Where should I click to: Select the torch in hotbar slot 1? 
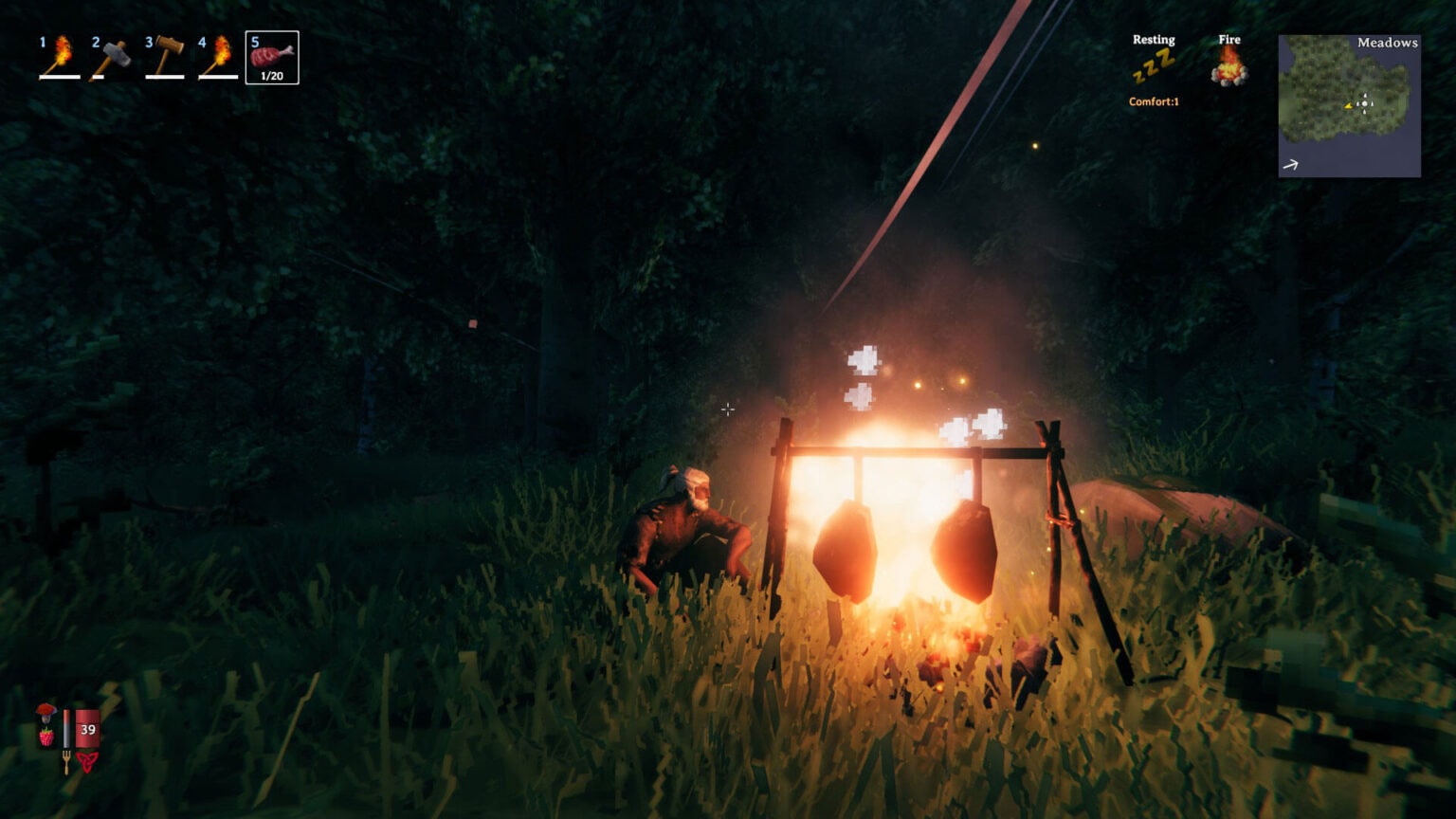[x=59, y=57]
